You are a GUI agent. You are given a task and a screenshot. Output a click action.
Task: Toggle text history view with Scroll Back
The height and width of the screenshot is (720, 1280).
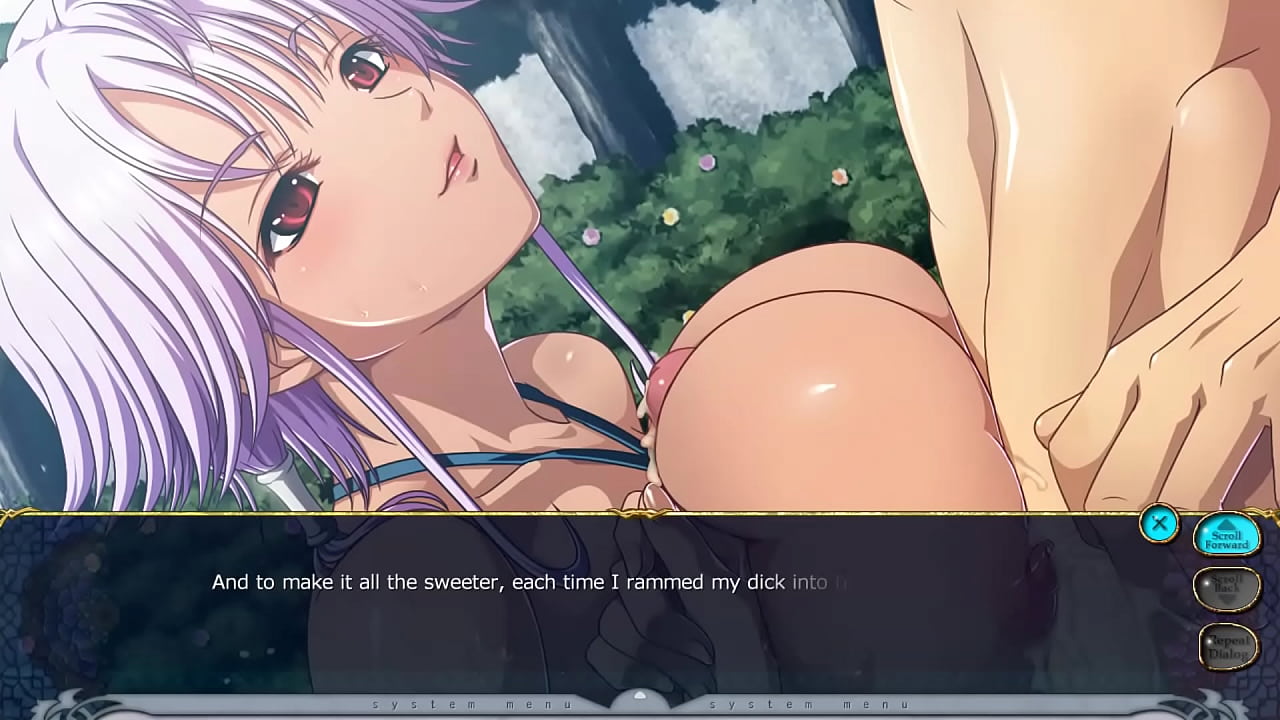click(x=1228, y=587)
